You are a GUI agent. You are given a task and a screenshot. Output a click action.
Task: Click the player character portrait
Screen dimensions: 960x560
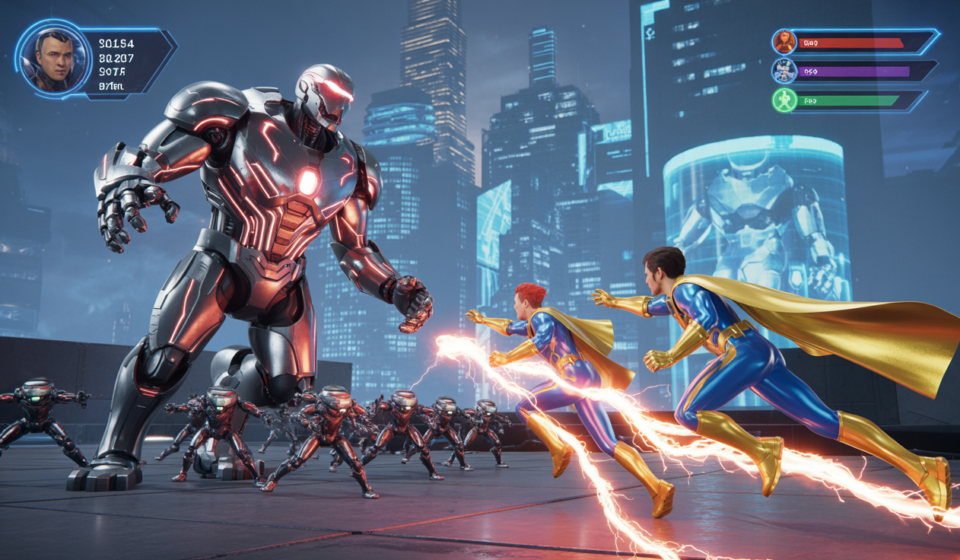click(x=53, y=57)
